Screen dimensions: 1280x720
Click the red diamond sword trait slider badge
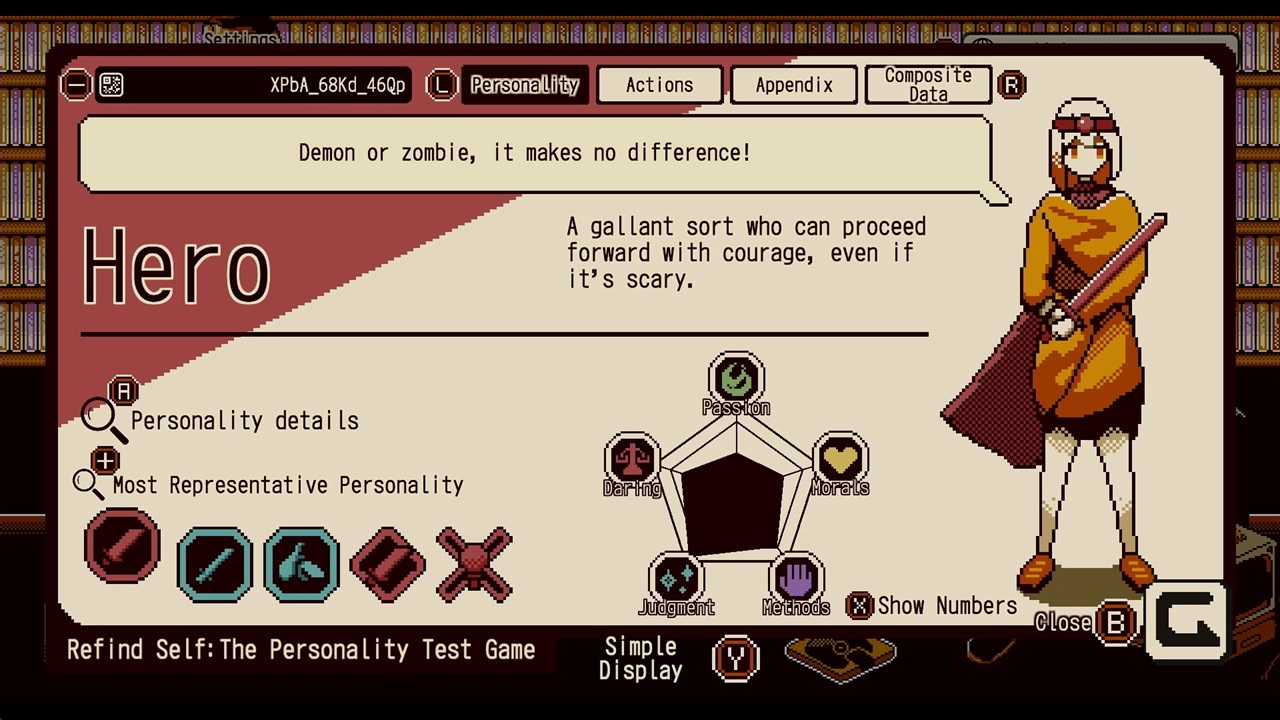tap(387, 563)
